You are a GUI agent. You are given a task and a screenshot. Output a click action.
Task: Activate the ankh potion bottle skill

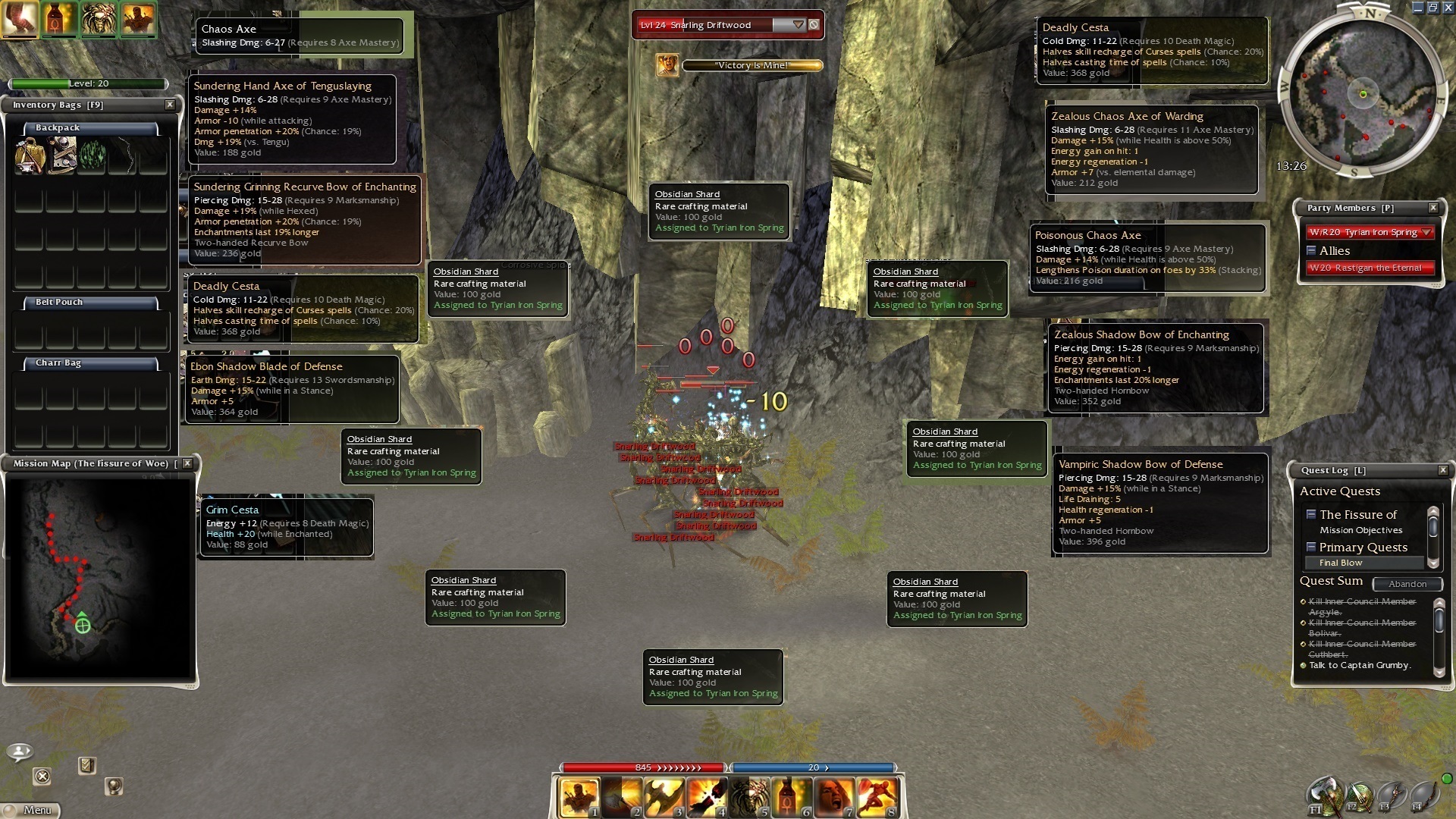pos(791,797)
